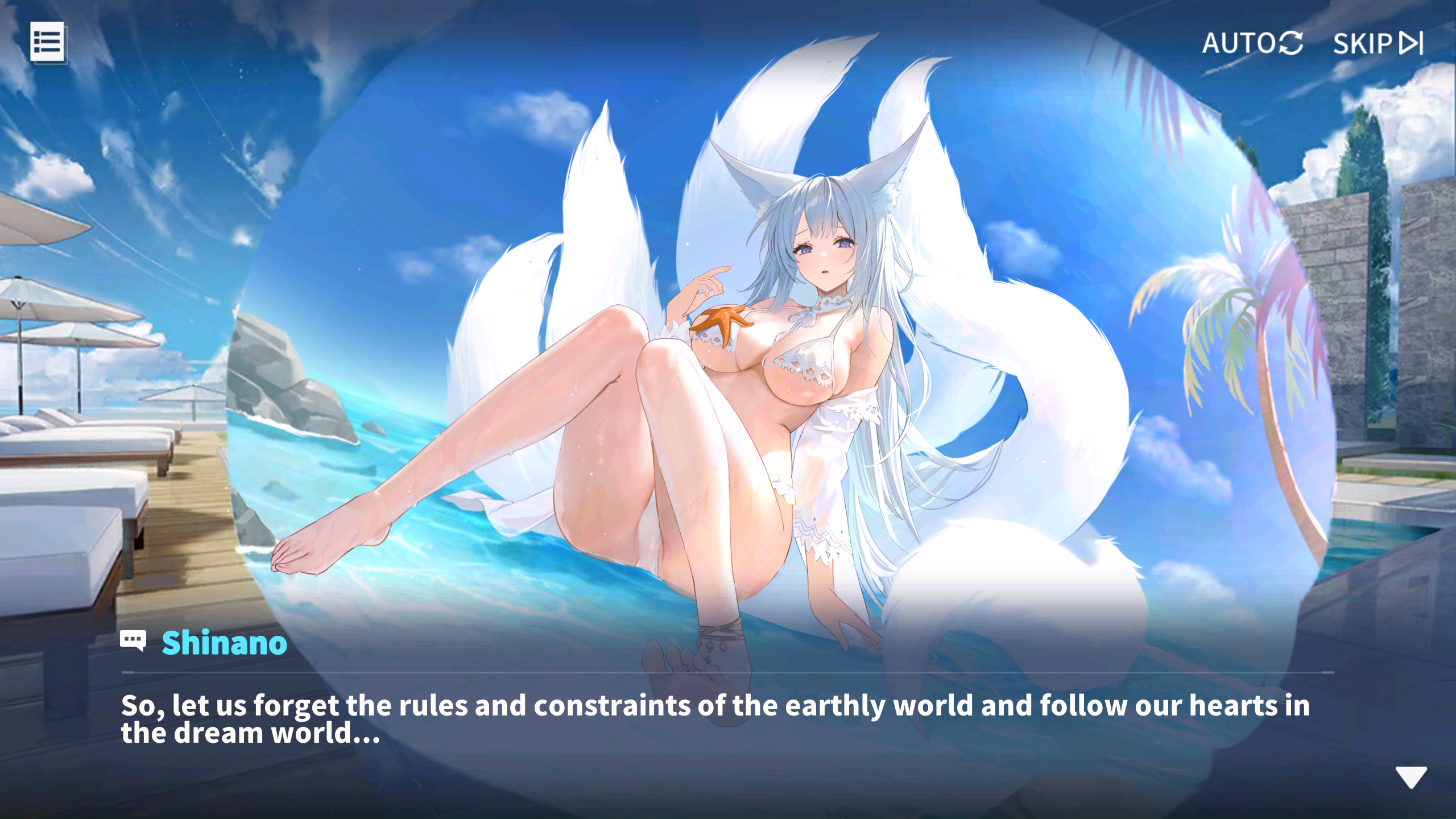The height and width of the screenshot is (819, 1456).
Task: Toggle AUTO dialogue playback
Action: pos(1252,43)
